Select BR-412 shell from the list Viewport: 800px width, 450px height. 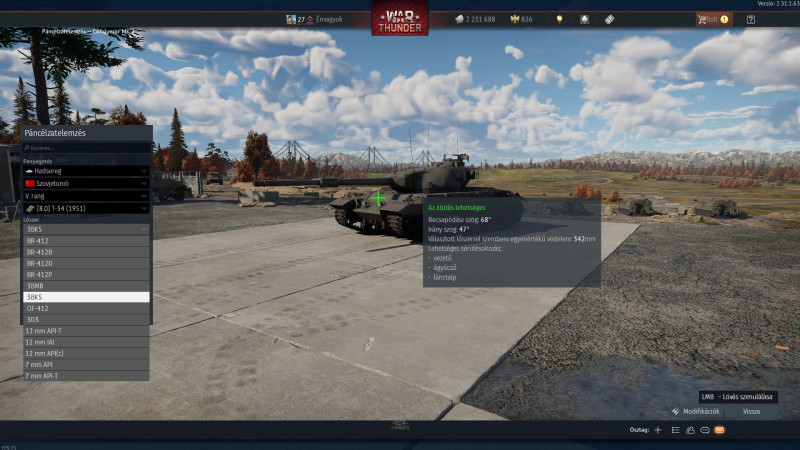[x=86, y=241]
